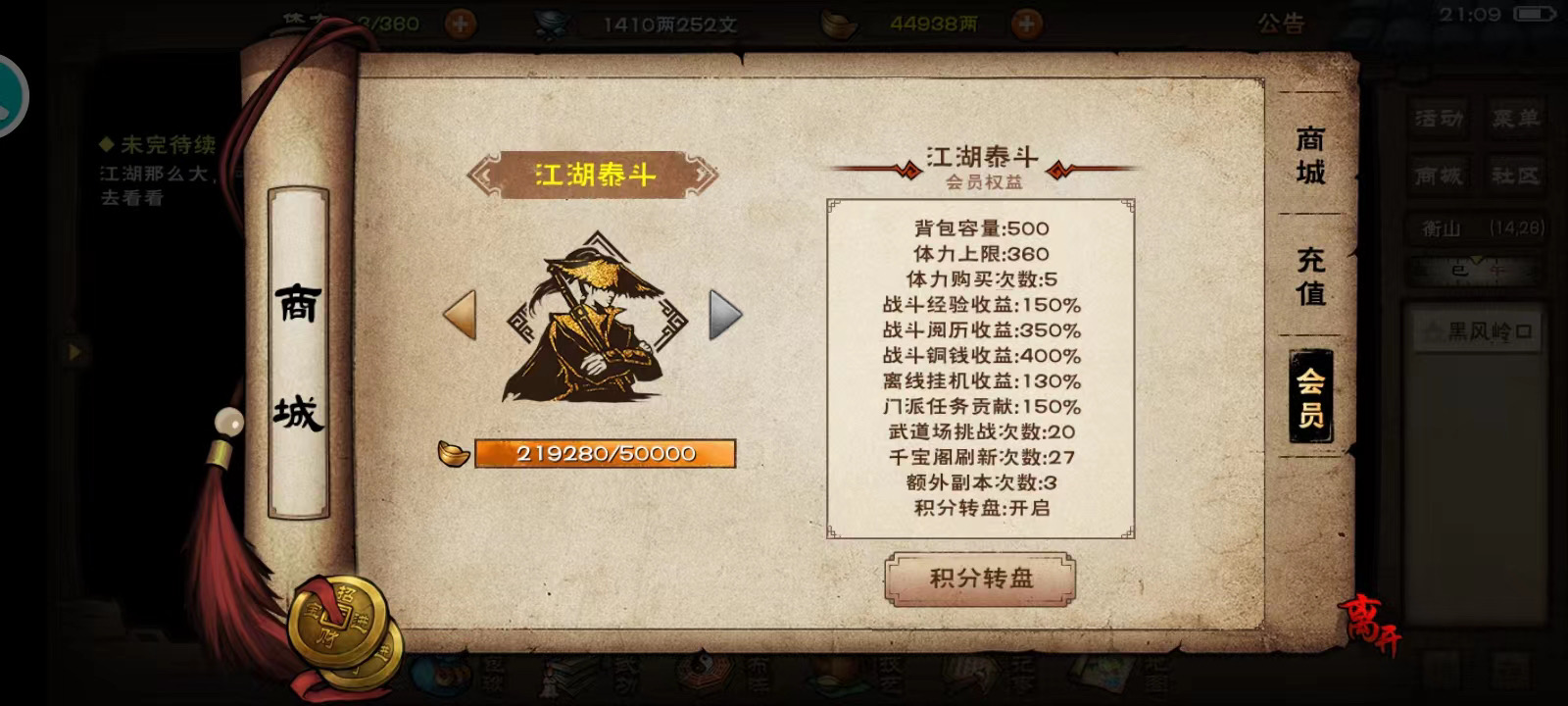
Task: Click the 招财 coin charm decoration
Action: [338, 618]
